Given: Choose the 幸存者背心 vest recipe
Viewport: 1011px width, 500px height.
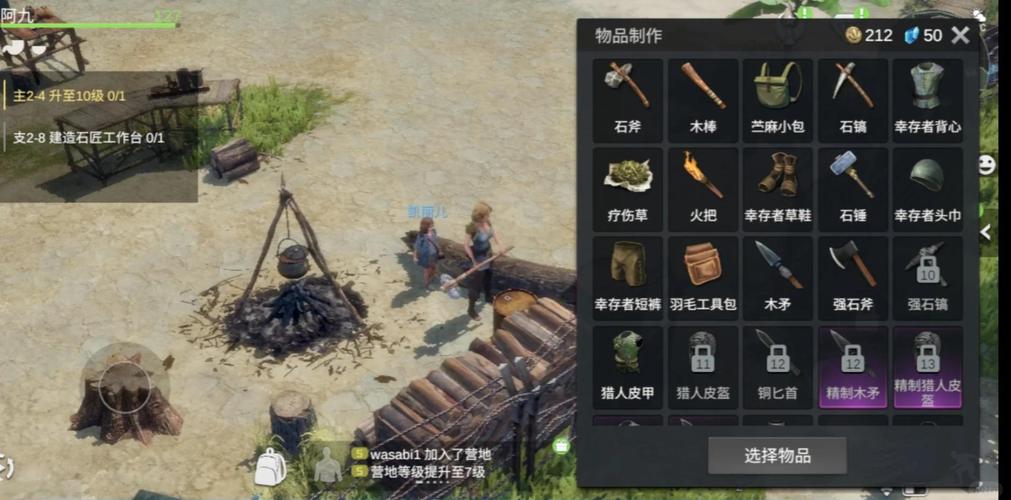Looking at the screenshot, I should pyautogui.click(x=927, y=99).
